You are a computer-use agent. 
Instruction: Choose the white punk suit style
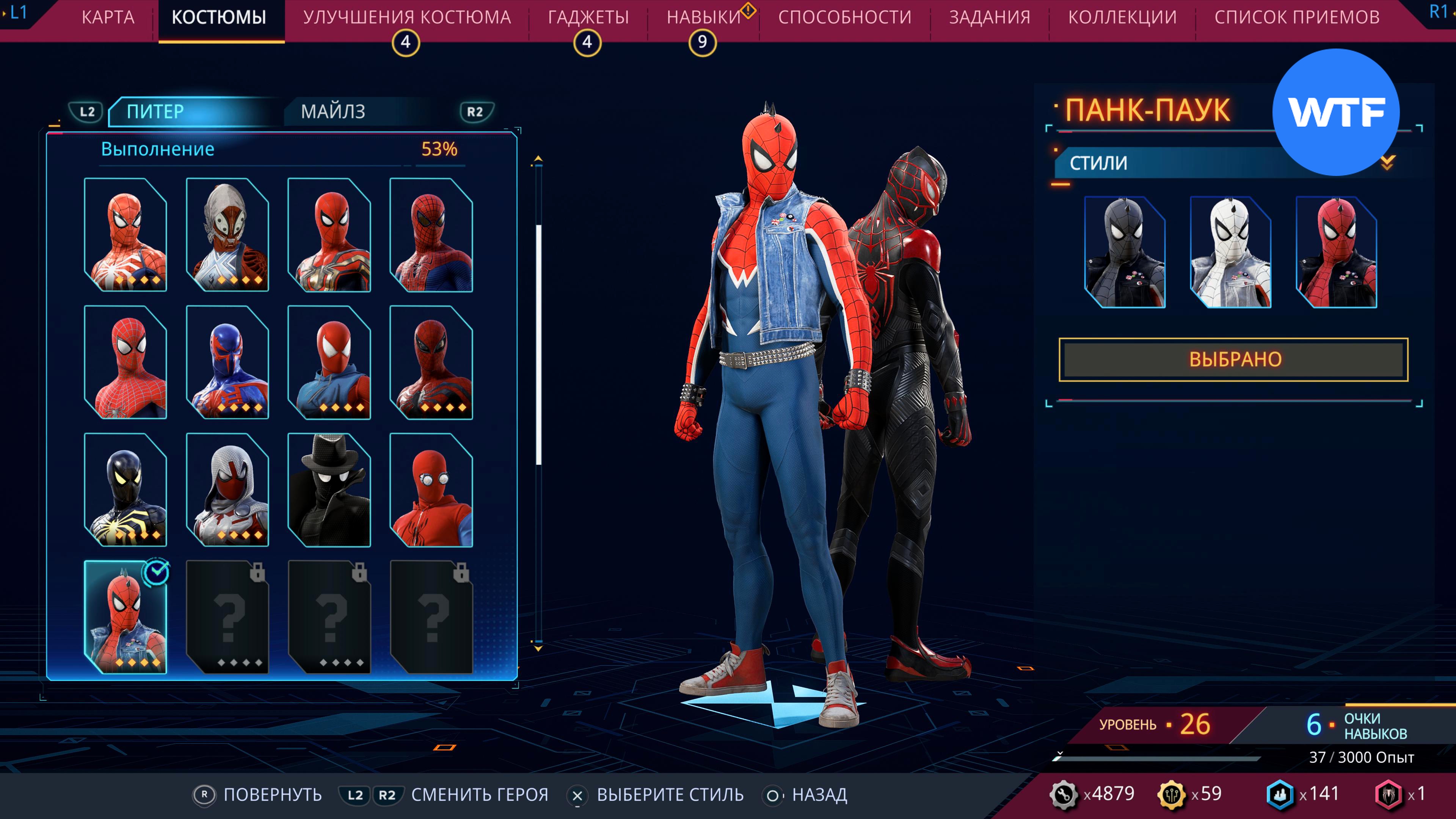click(1230, 252)
